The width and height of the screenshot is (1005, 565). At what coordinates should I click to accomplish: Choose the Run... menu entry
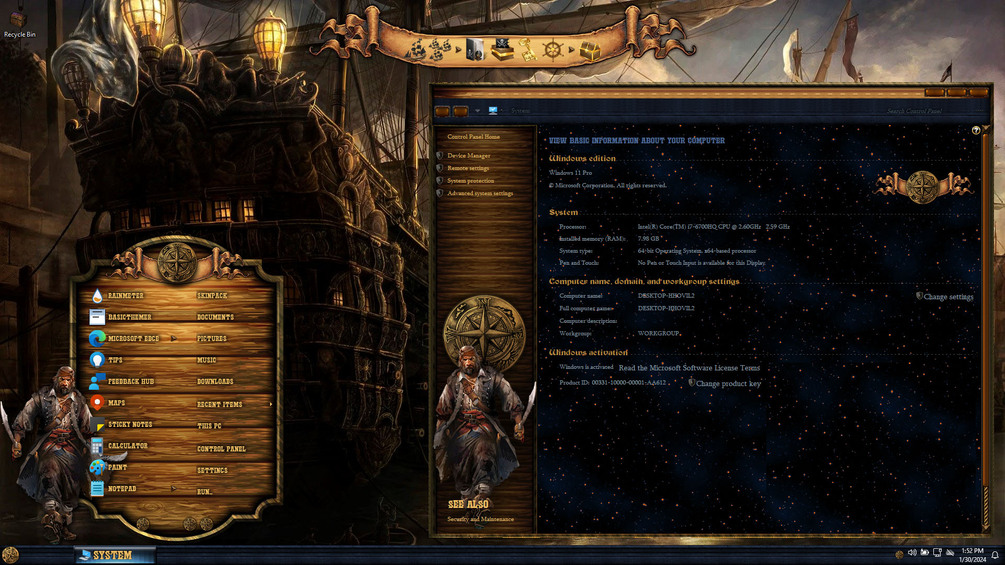pyautogui.click(x=204, y=492)
